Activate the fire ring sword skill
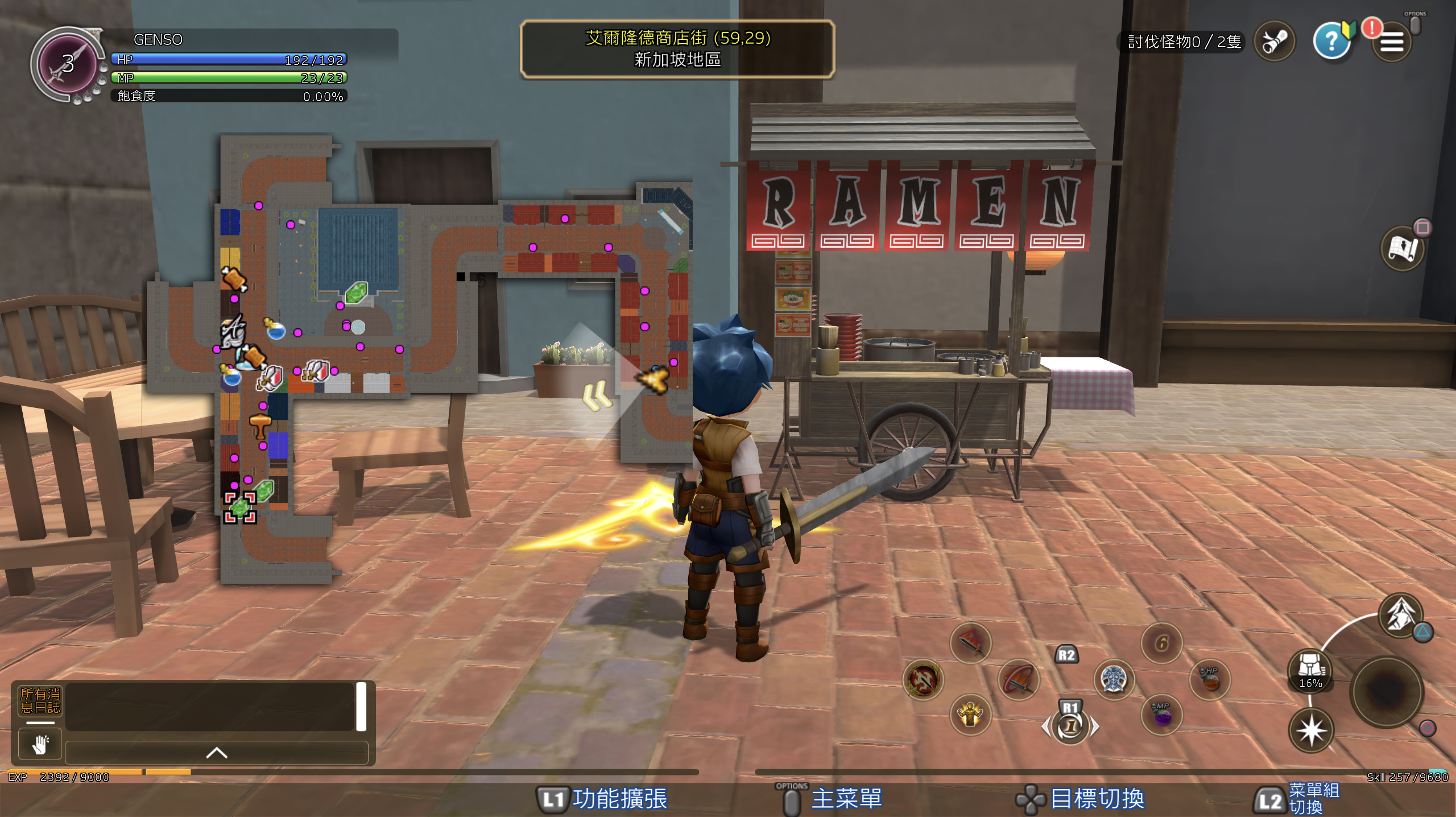Image resolution: width=1456 pixels, height=817 pixels. (923, 679)
